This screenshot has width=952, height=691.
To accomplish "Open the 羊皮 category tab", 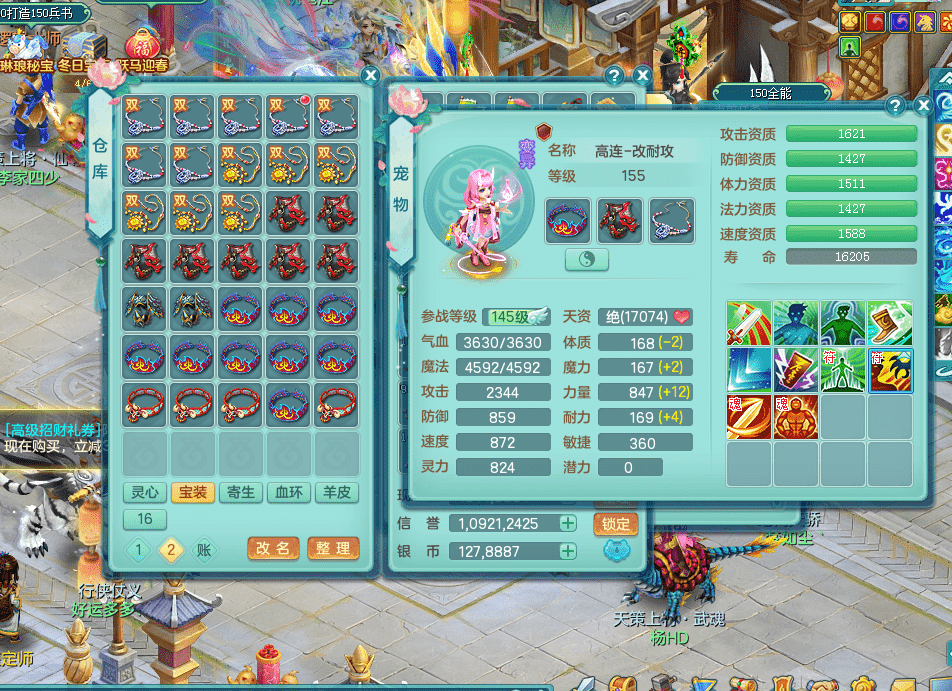I will coord(336,492).
